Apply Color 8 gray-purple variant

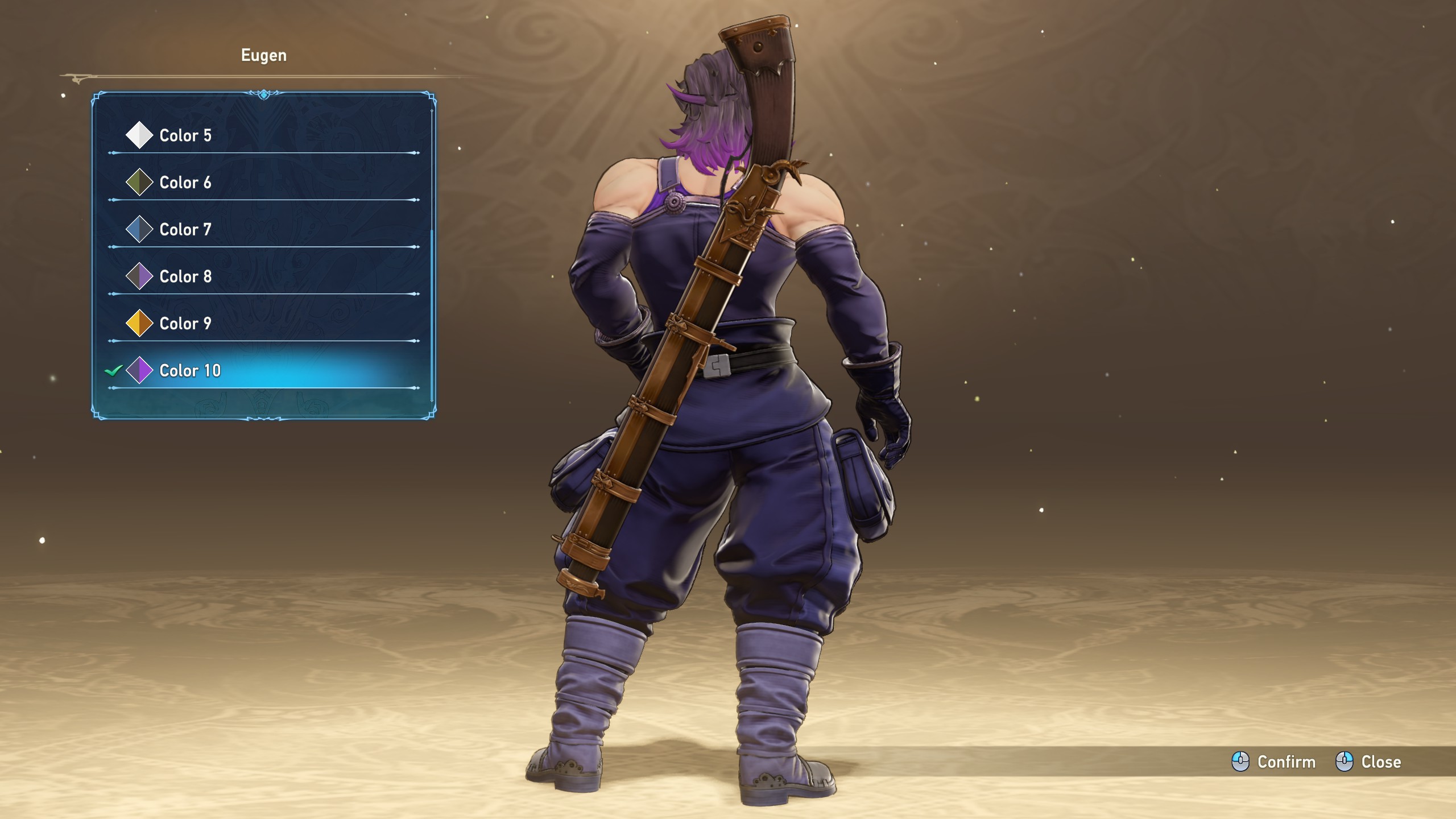(x=185, y=277)
